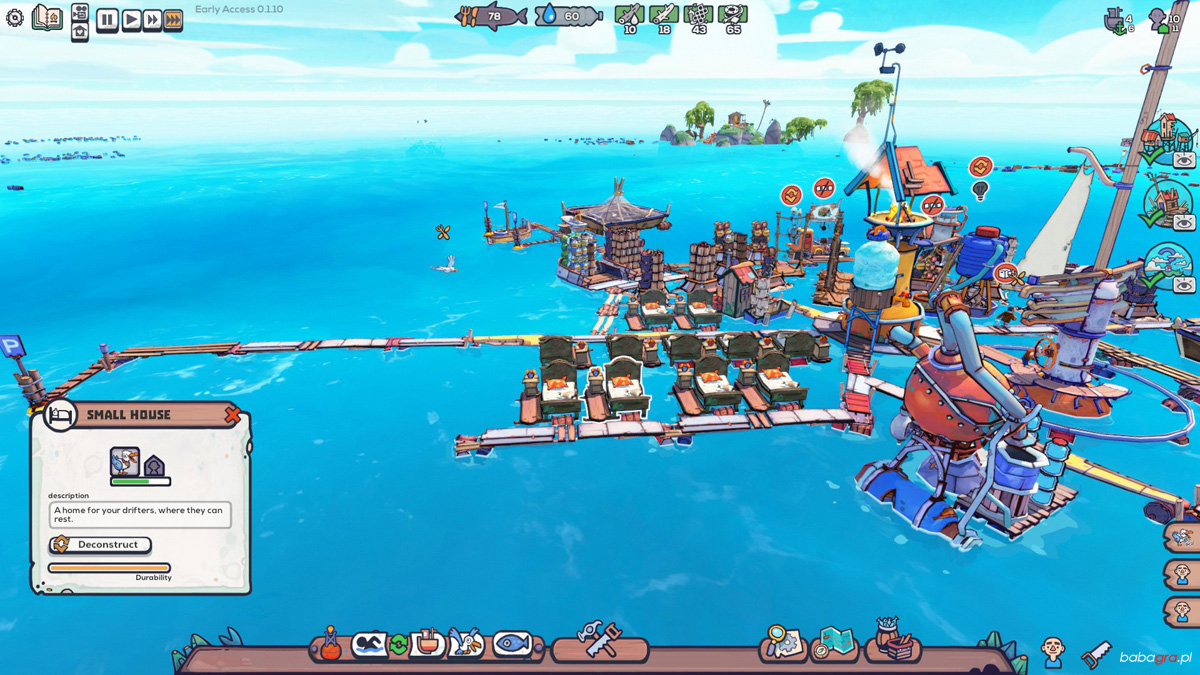Toggle the camera mode button
The width and height of the screenshot is (1200, 675).
click(80, 12)
